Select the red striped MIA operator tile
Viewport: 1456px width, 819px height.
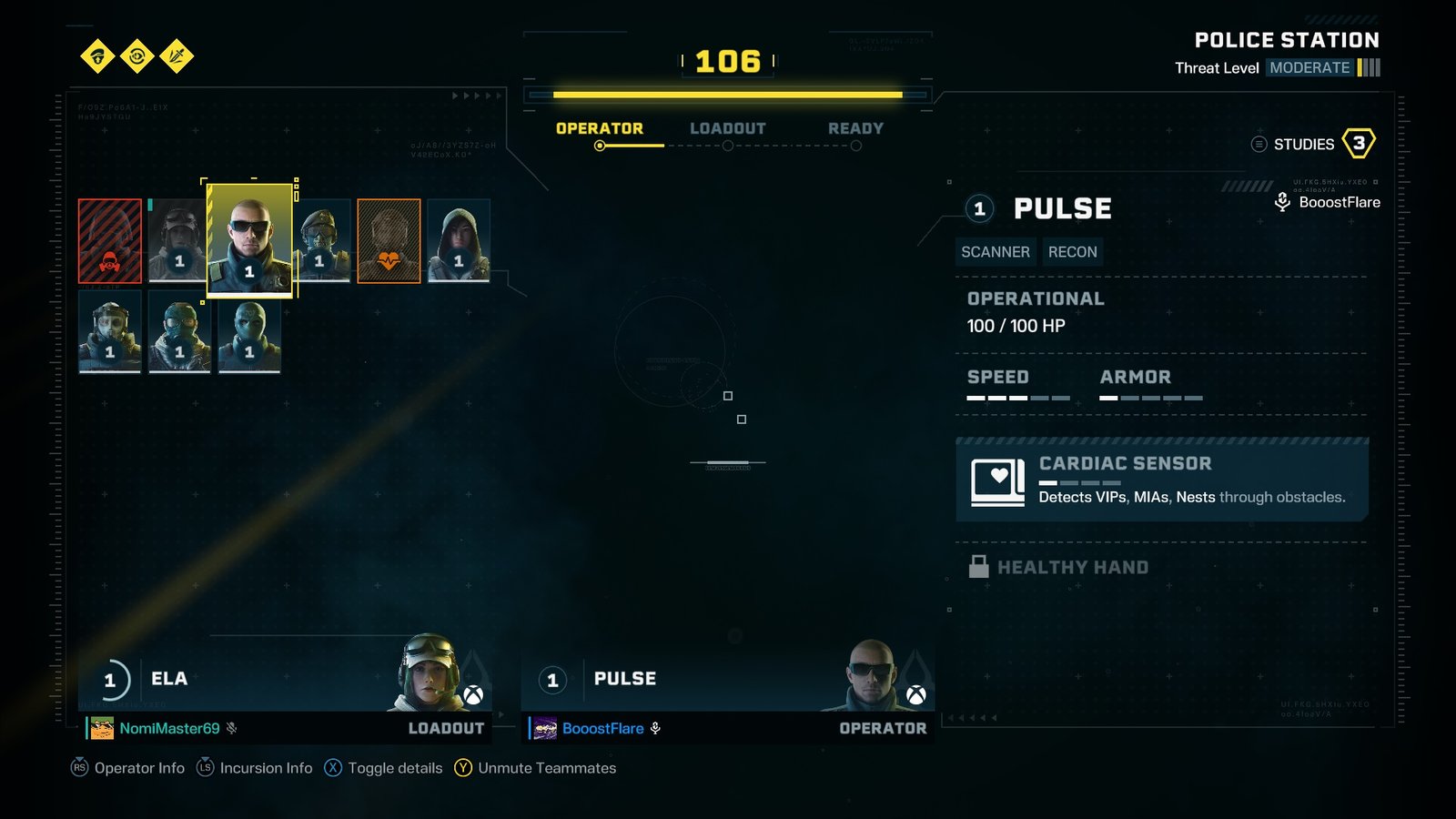point(110,241)
